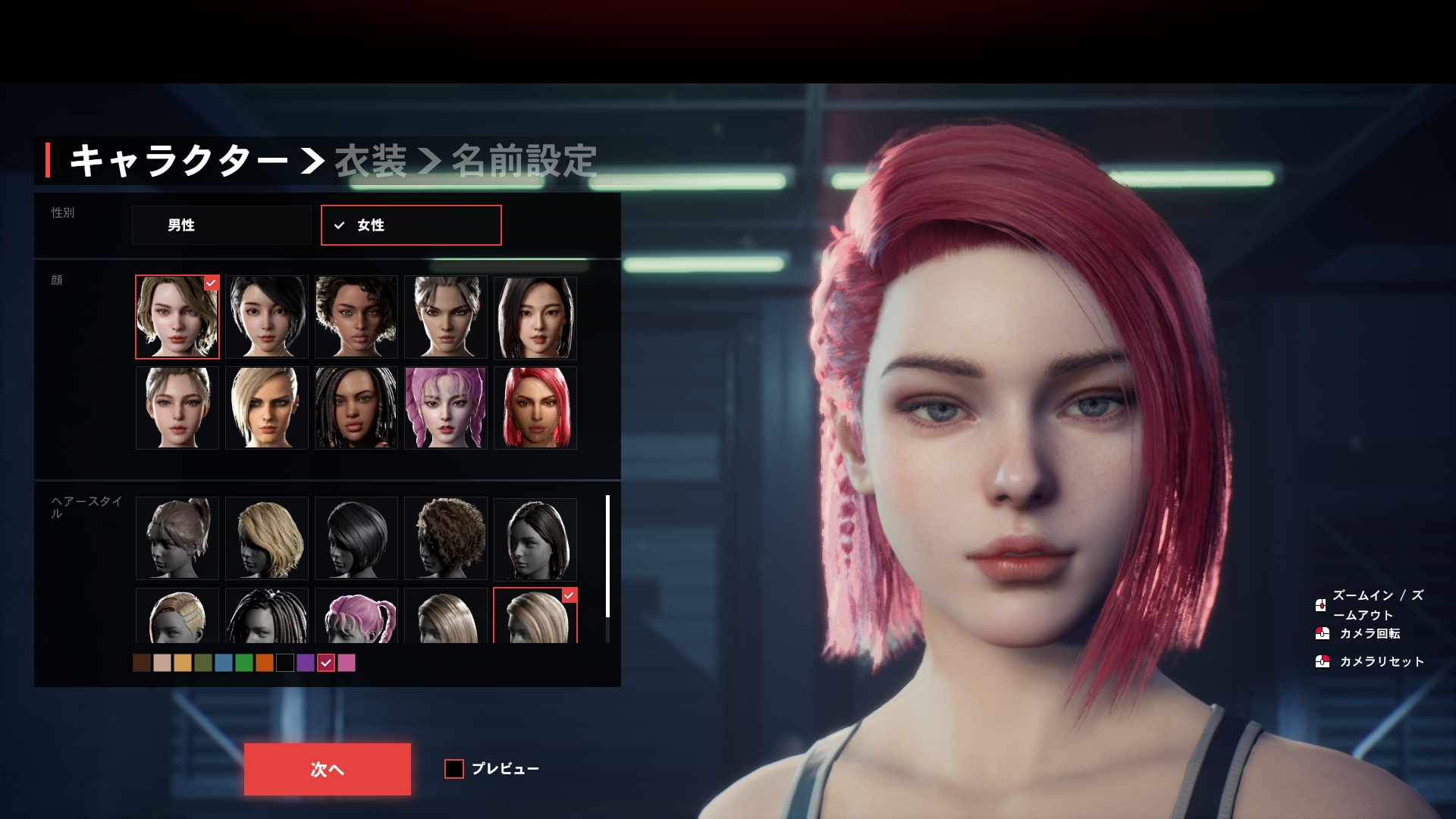1456x819 pixels.
Task: Select the curly afro hairstyle
Action: [x=445, y=538]
